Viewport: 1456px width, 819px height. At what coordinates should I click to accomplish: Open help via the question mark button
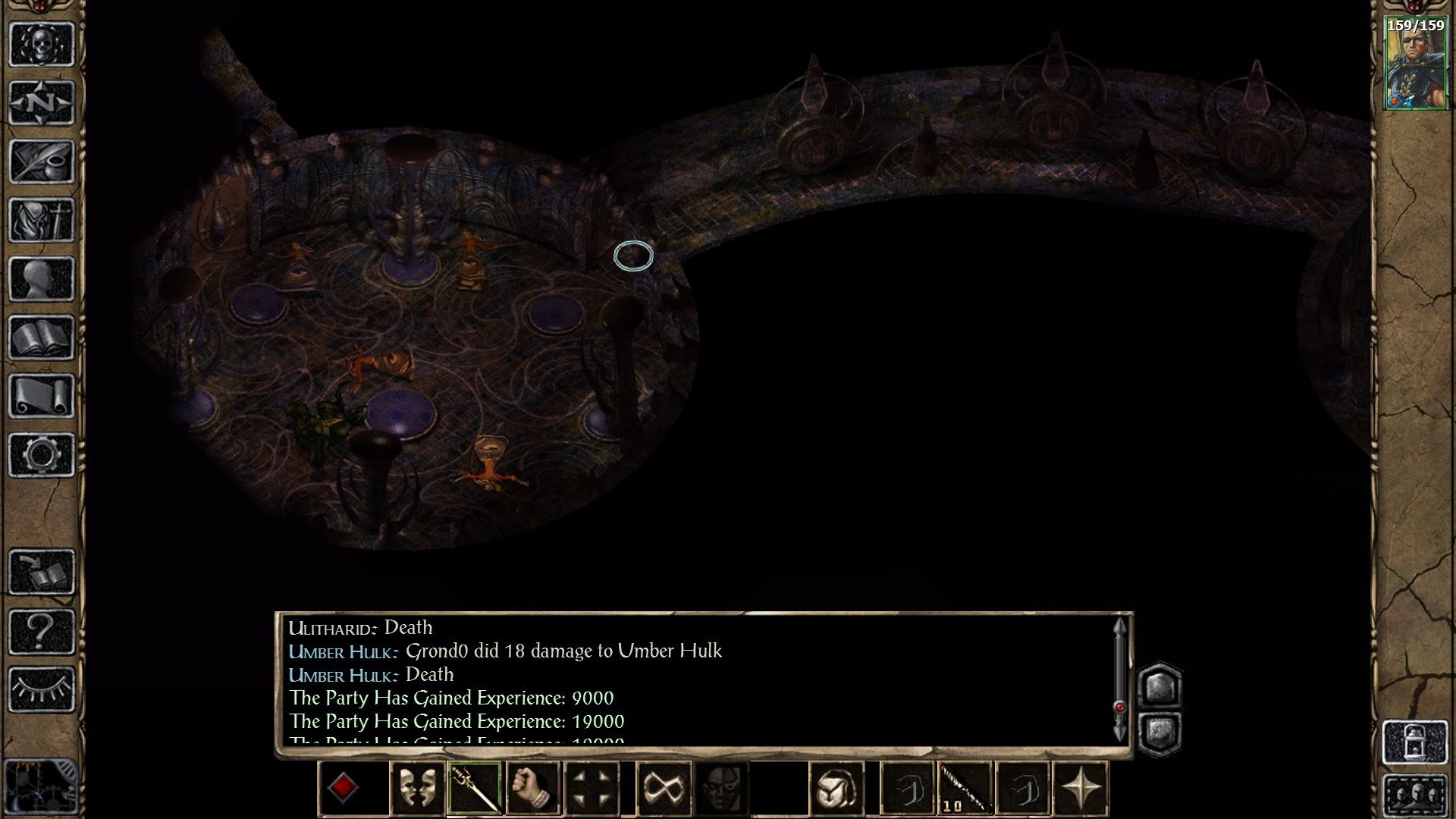coord(42,631)
